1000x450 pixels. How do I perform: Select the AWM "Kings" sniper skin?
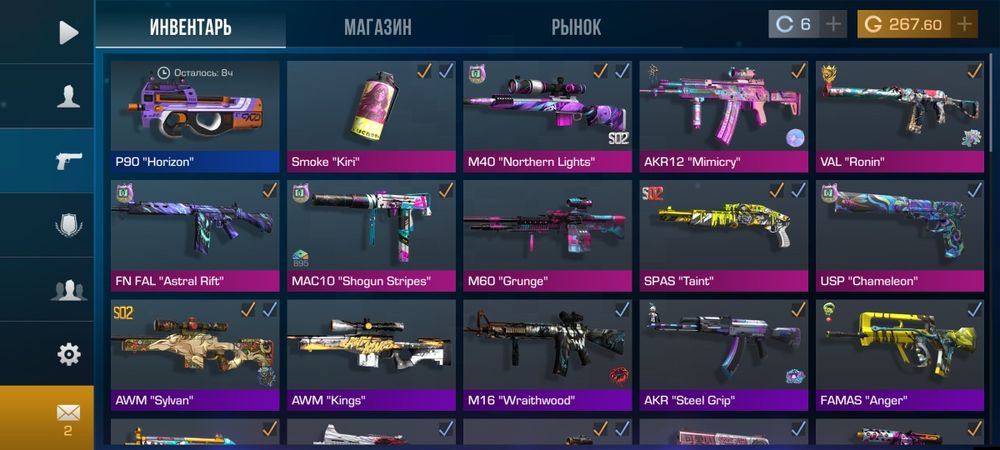click(x=371, y=355)
